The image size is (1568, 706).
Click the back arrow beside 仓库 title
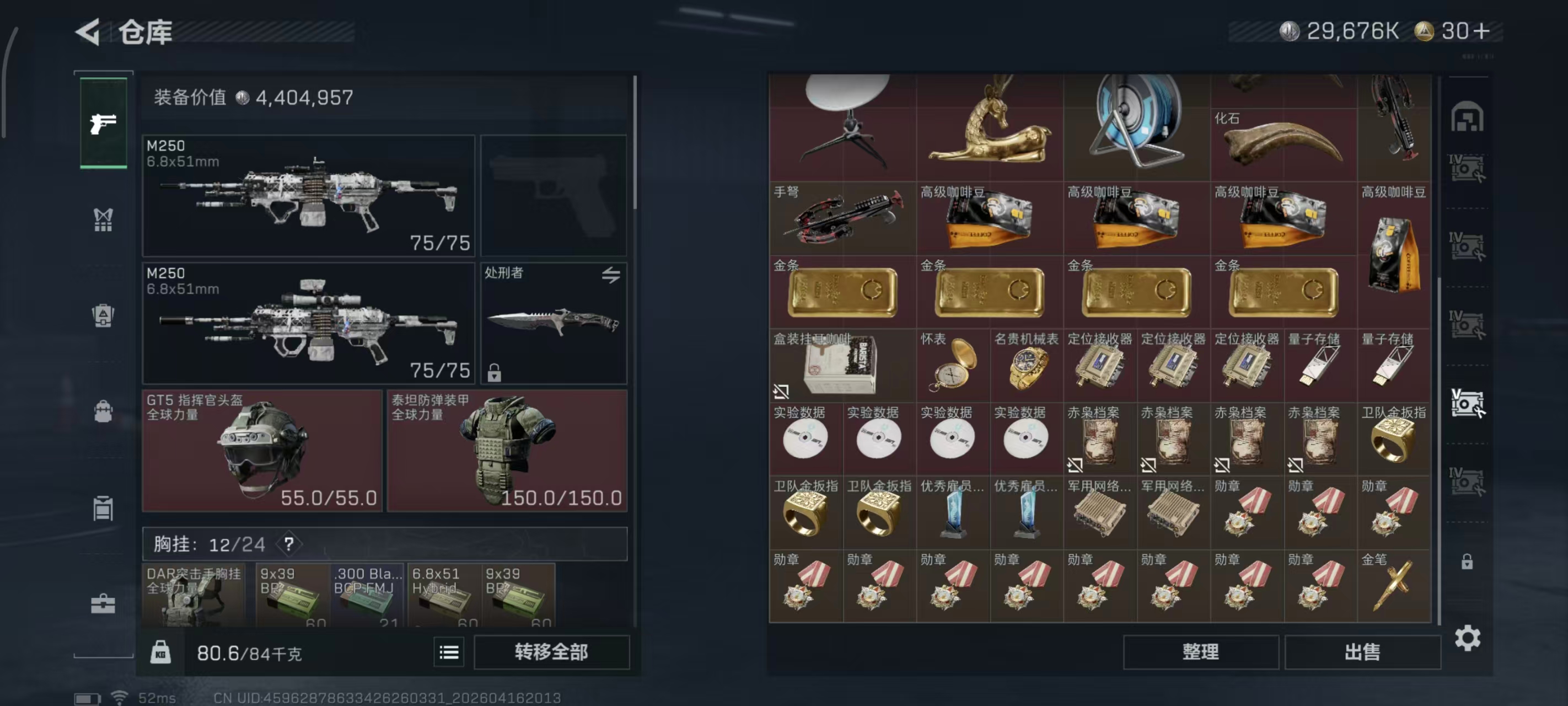88,31
